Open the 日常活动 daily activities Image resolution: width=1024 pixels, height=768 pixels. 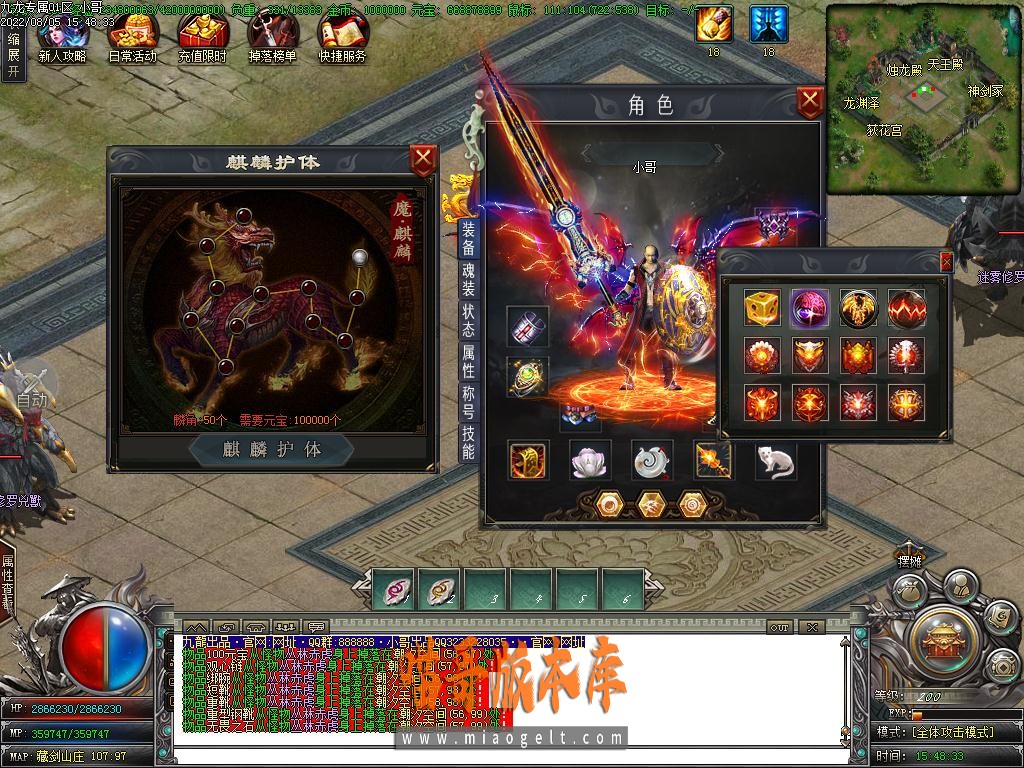[x=132, y=40]
